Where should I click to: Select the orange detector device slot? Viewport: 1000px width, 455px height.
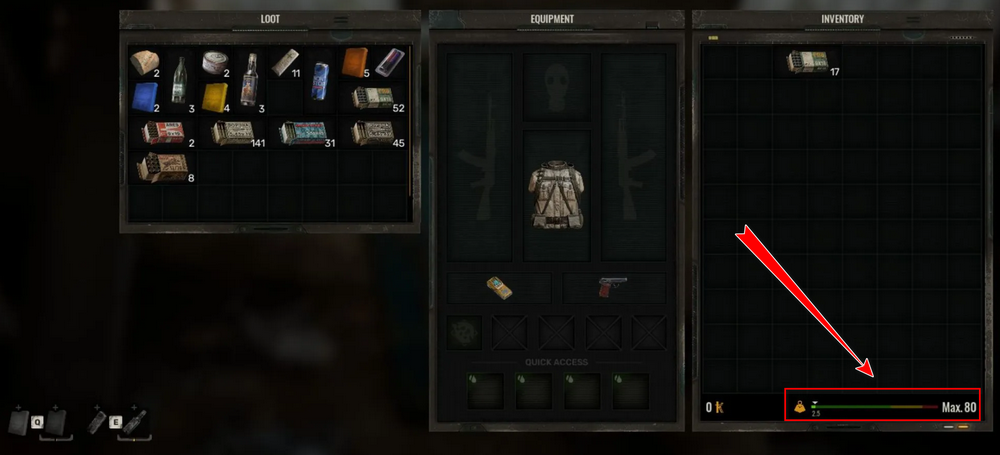[499, 288]
